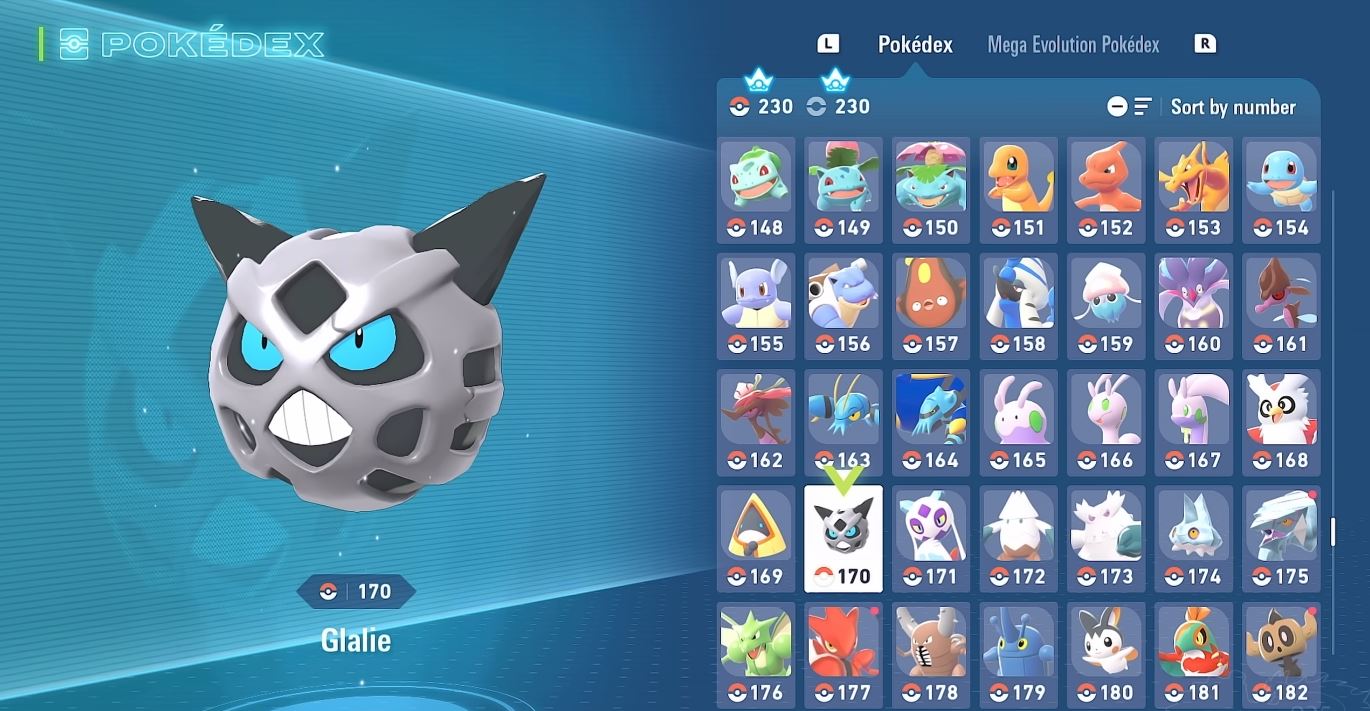1370x711 pixels.
Task: Select Squirtle entry number 154
Action: pyautogui.click(x=1281, y=190)
